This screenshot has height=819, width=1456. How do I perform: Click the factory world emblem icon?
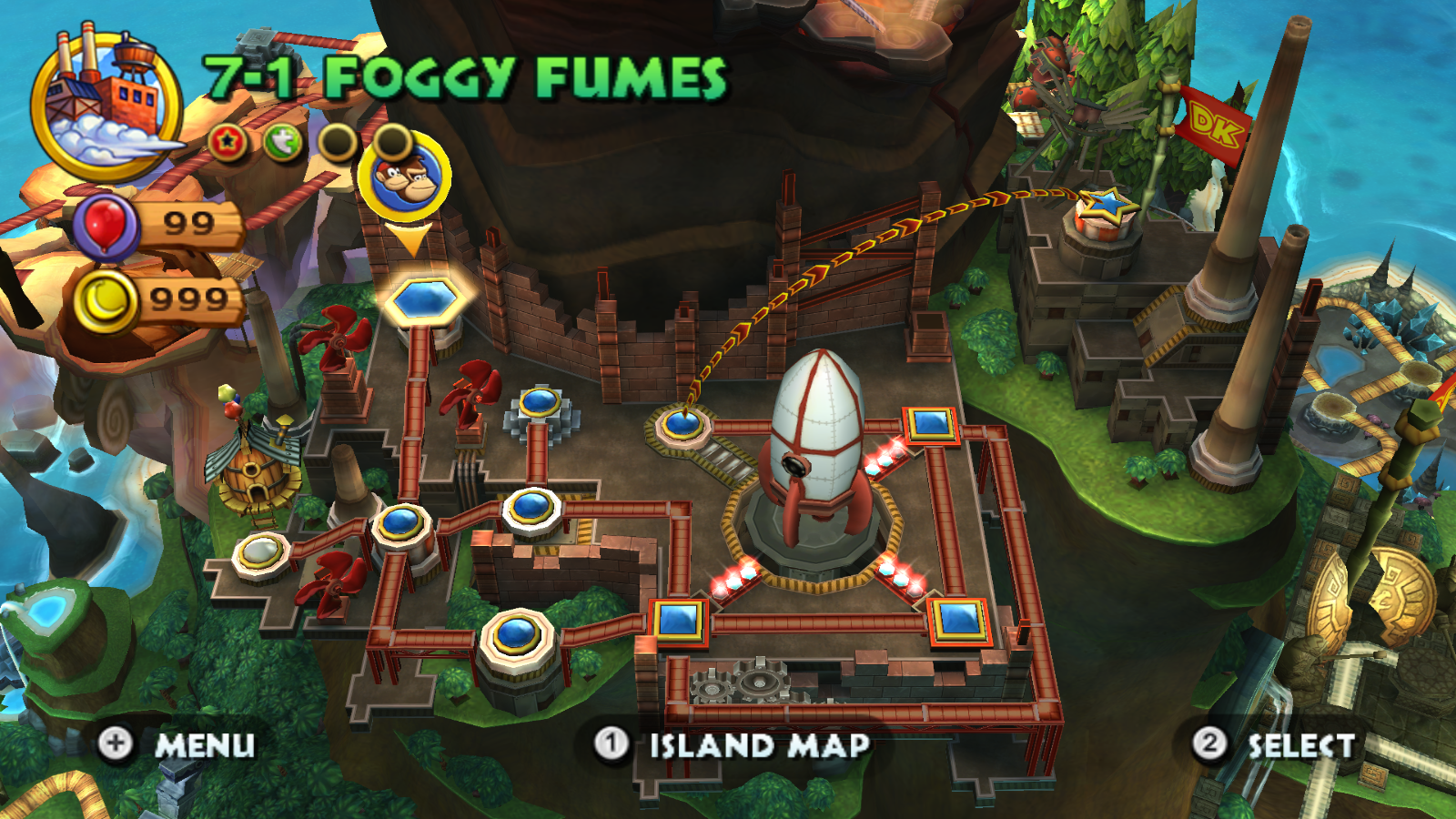click(x=106, y=106)
